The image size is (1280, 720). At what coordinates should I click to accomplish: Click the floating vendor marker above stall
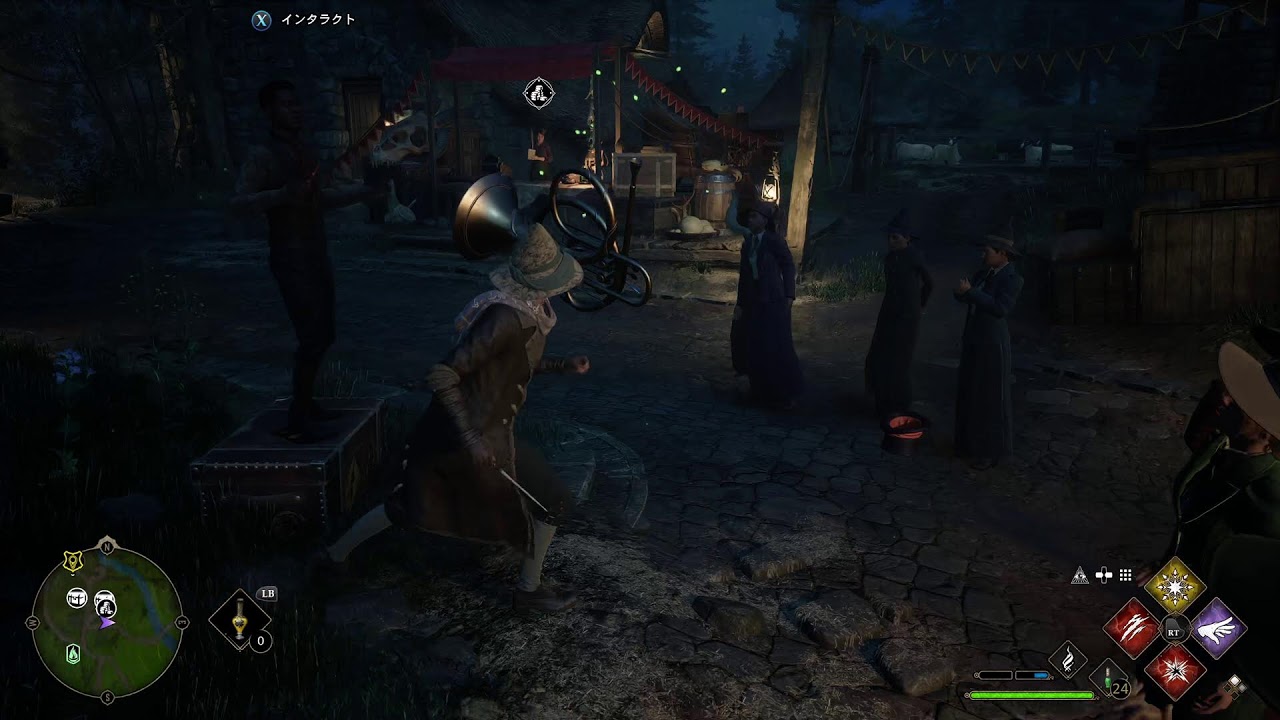point(539,94)
